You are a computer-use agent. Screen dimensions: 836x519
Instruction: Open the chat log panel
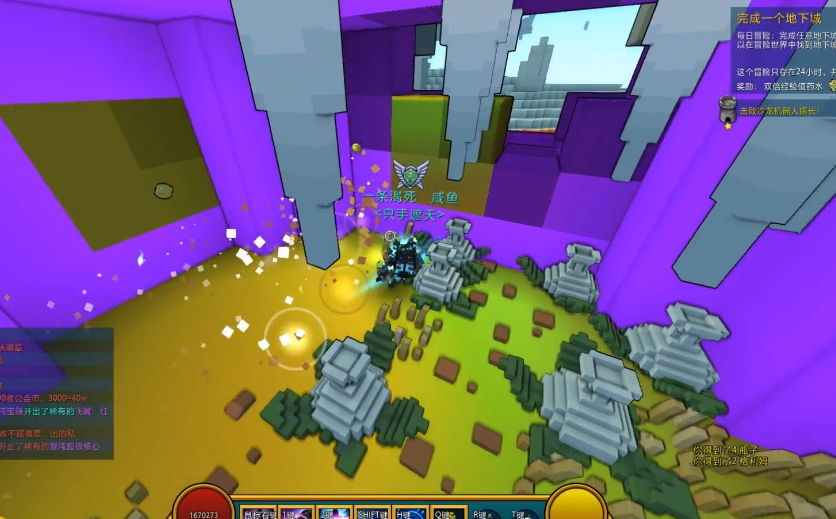tap(56, 393)
